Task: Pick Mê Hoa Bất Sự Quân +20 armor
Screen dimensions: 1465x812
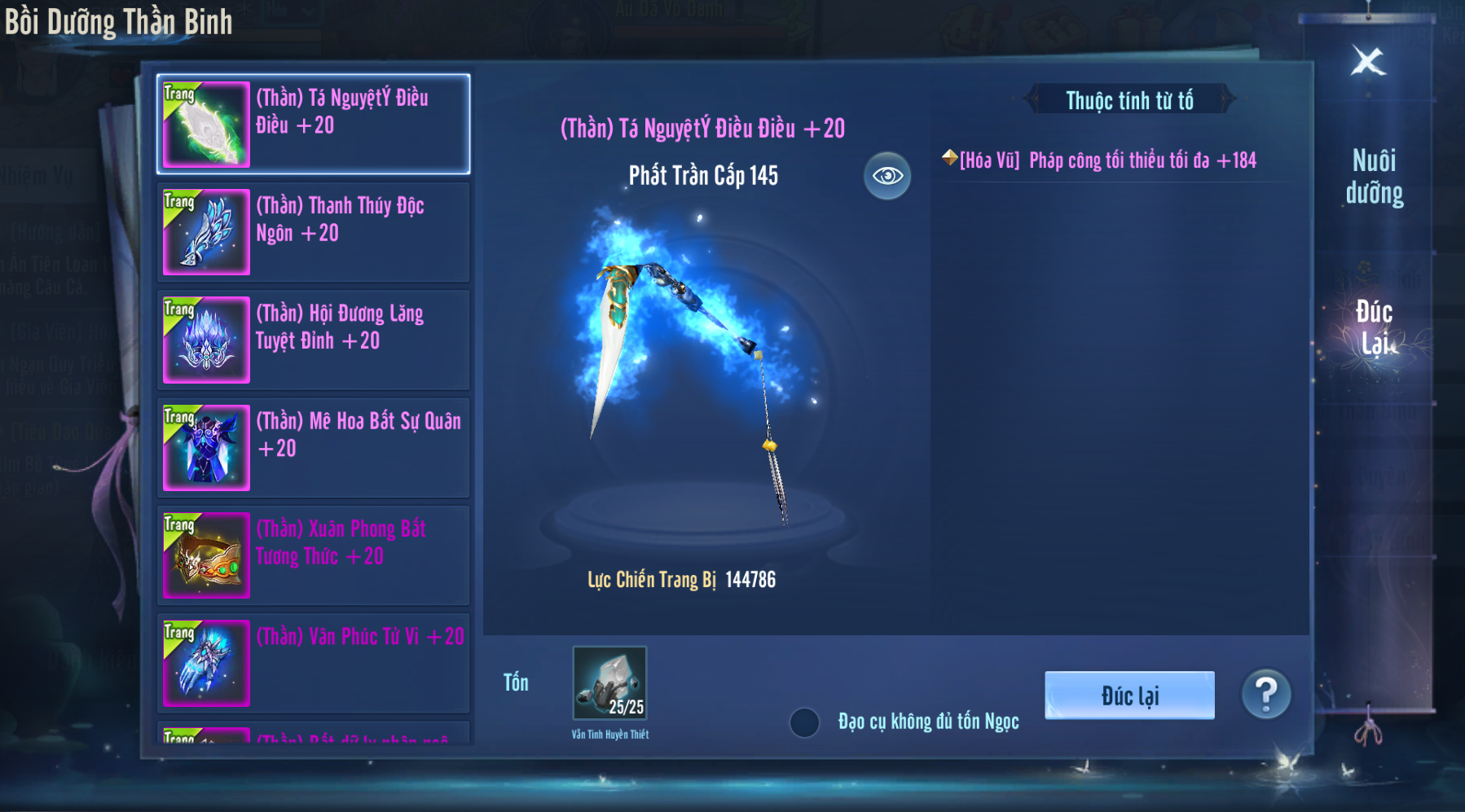Action: point(314,447)
